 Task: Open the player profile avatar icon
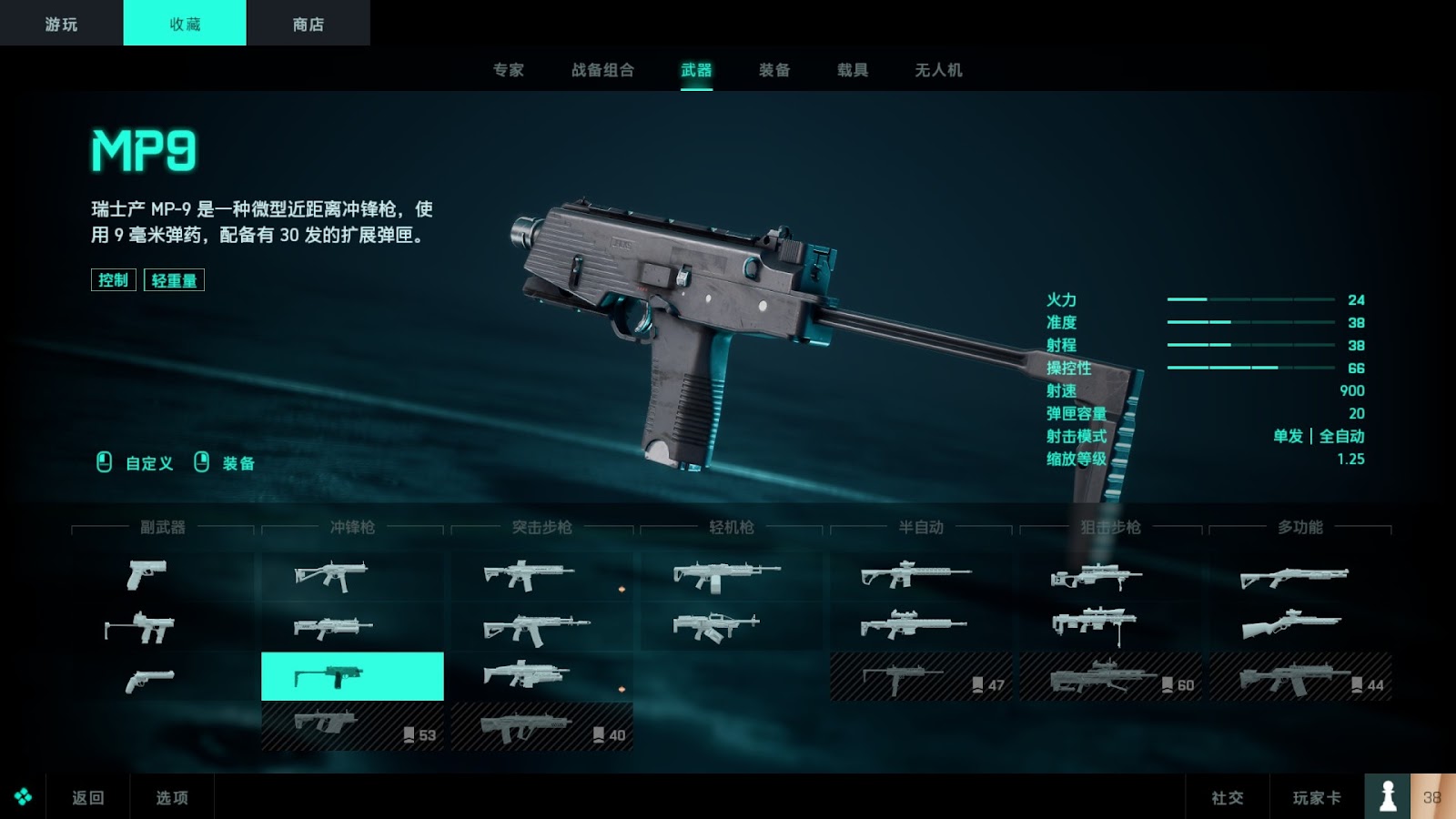(x=1387, y=796)
